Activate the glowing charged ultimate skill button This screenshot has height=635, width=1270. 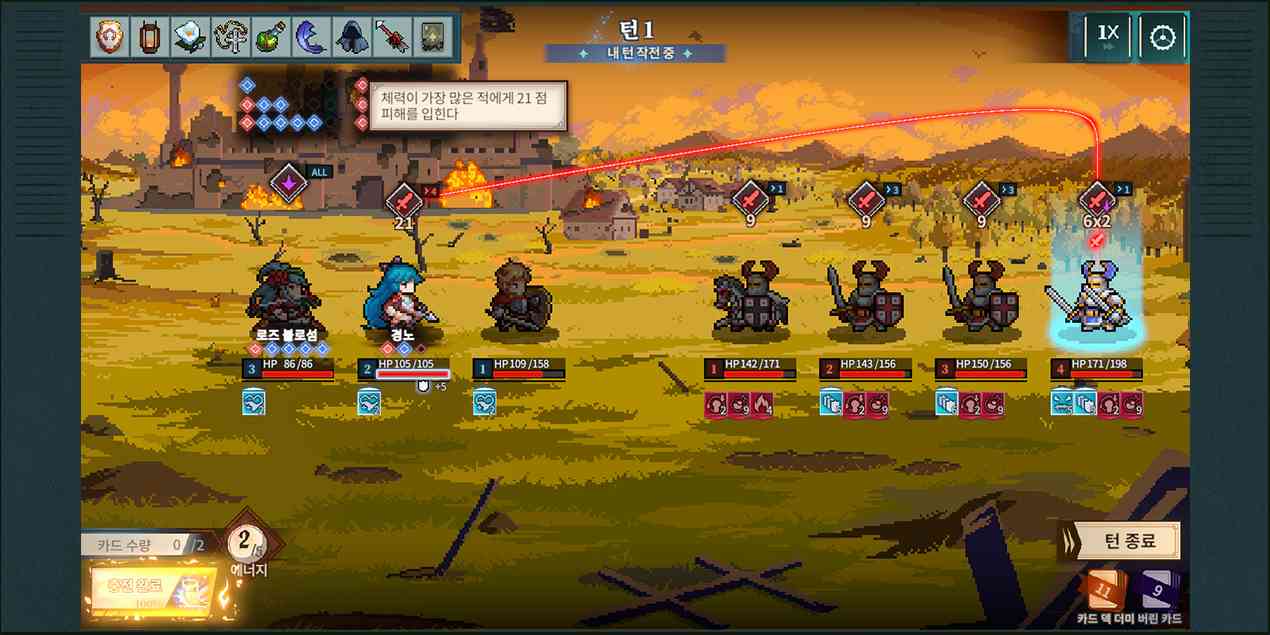(154, 588)
